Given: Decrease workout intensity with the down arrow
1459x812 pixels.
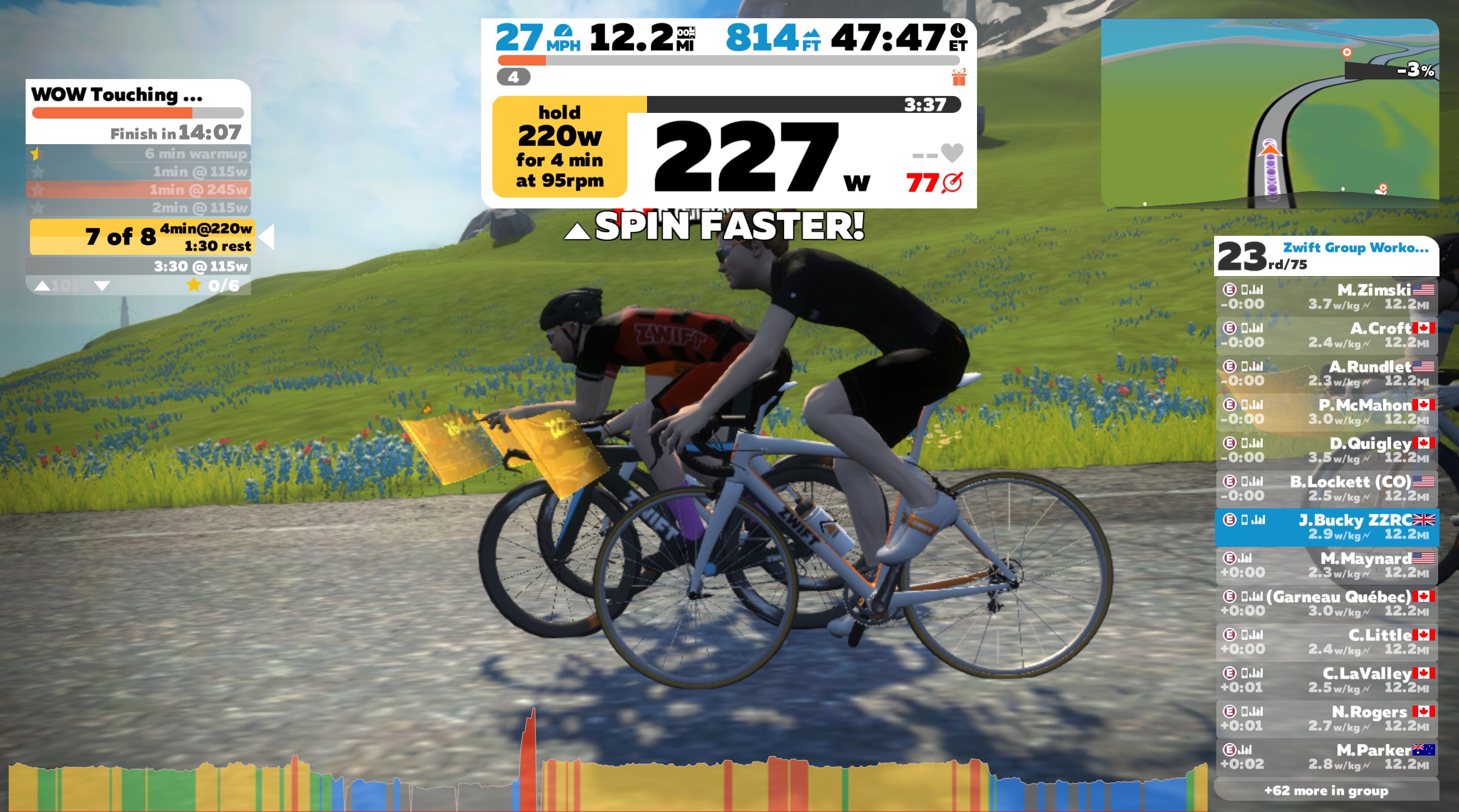Looking at the screenshot, I should [102, 287].
